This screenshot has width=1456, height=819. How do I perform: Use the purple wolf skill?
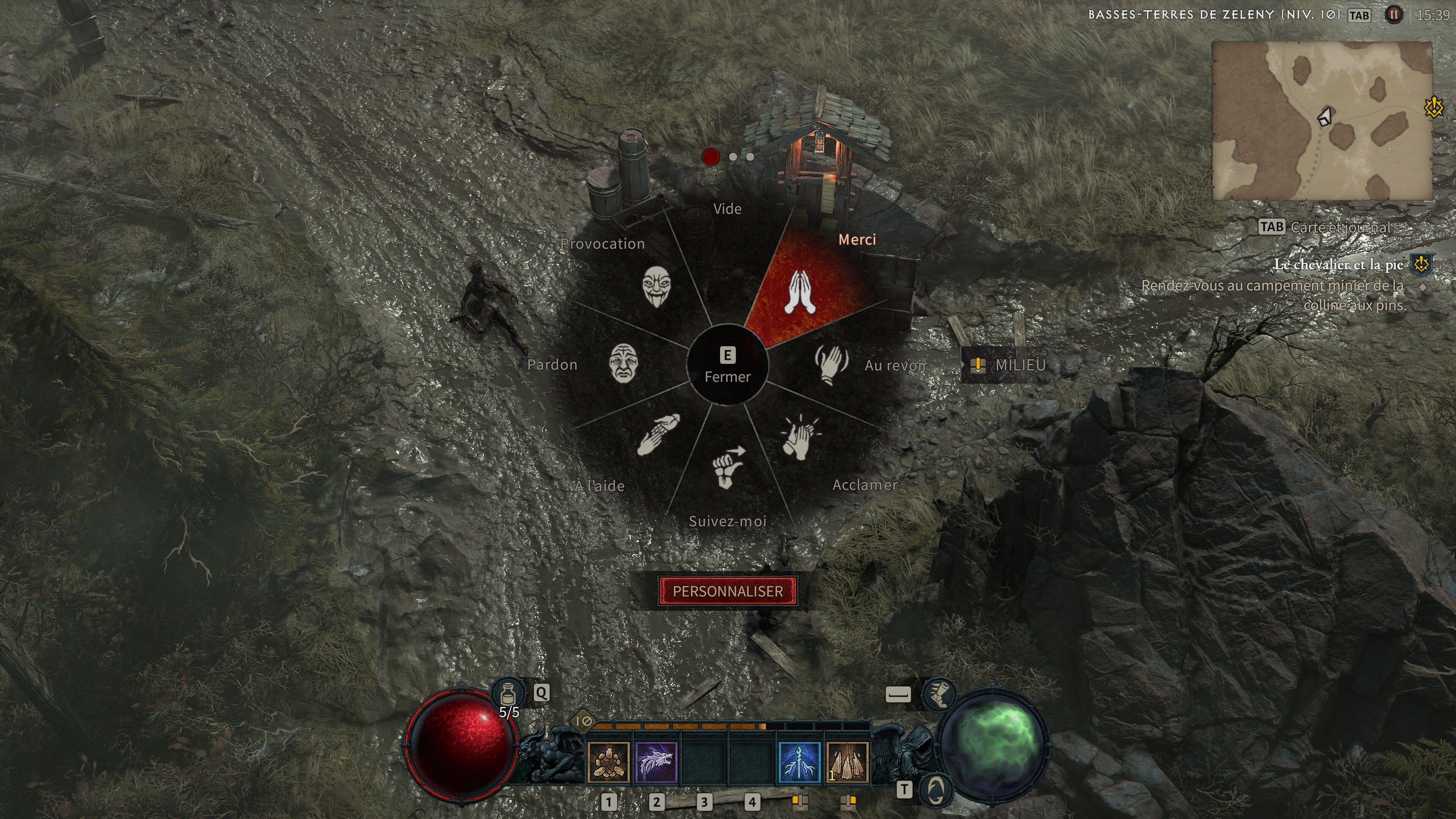coord(656,763)
